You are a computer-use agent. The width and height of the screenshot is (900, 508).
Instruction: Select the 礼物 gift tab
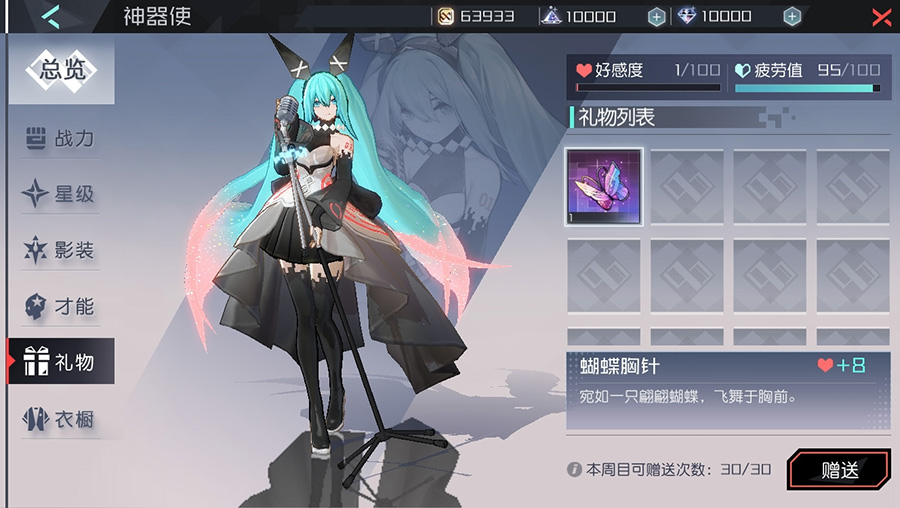click(x=62, y=361)
